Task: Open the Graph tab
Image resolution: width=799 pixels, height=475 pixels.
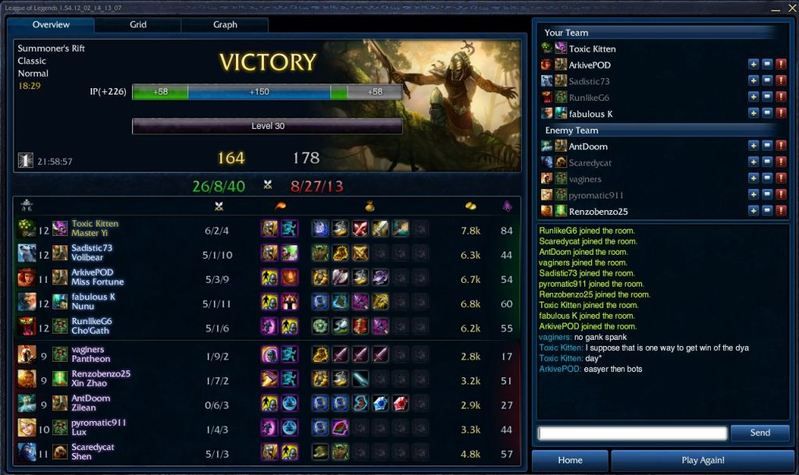Action: click(x=225, y=24)
